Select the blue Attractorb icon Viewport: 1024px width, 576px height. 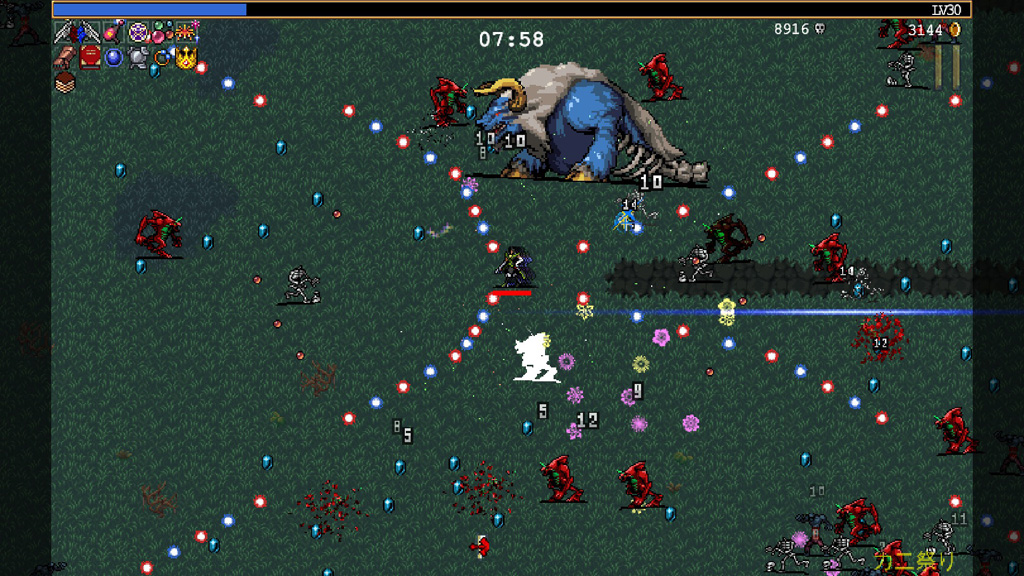click(x=114, y=57)
